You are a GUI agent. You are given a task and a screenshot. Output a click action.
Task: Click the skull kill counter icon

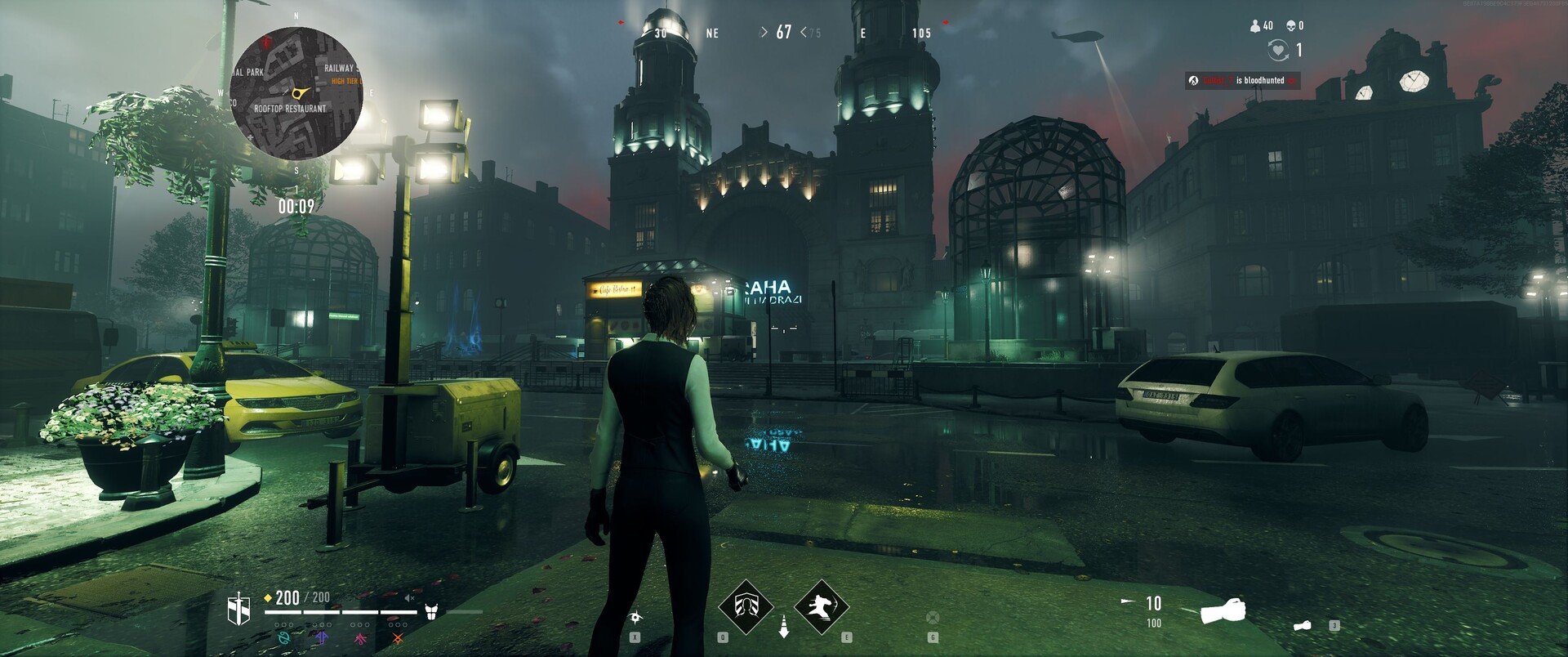pyautogui.click(x=1290, y=26)
